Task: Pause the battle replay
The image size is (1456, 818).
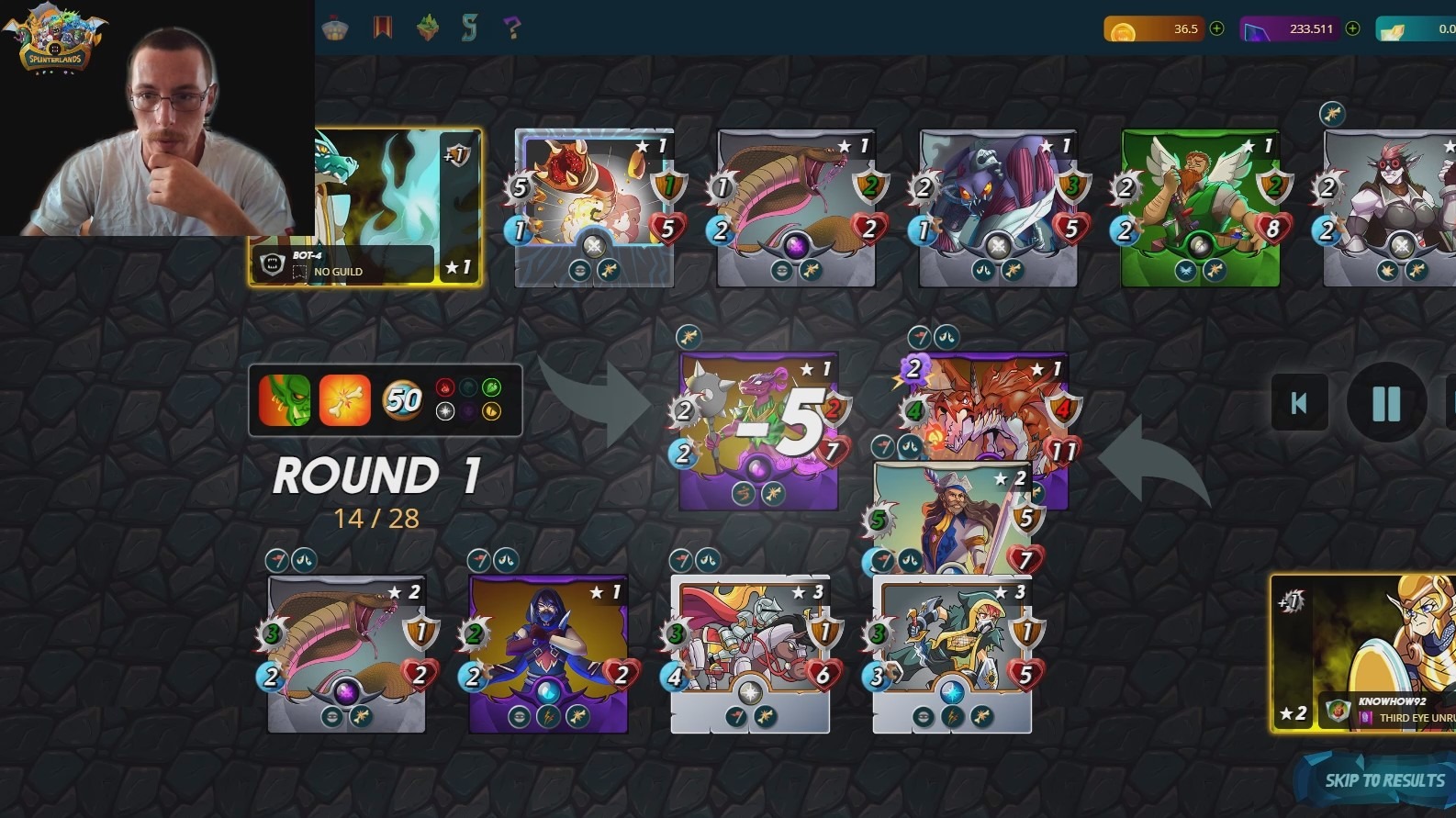Action: 1386,403
